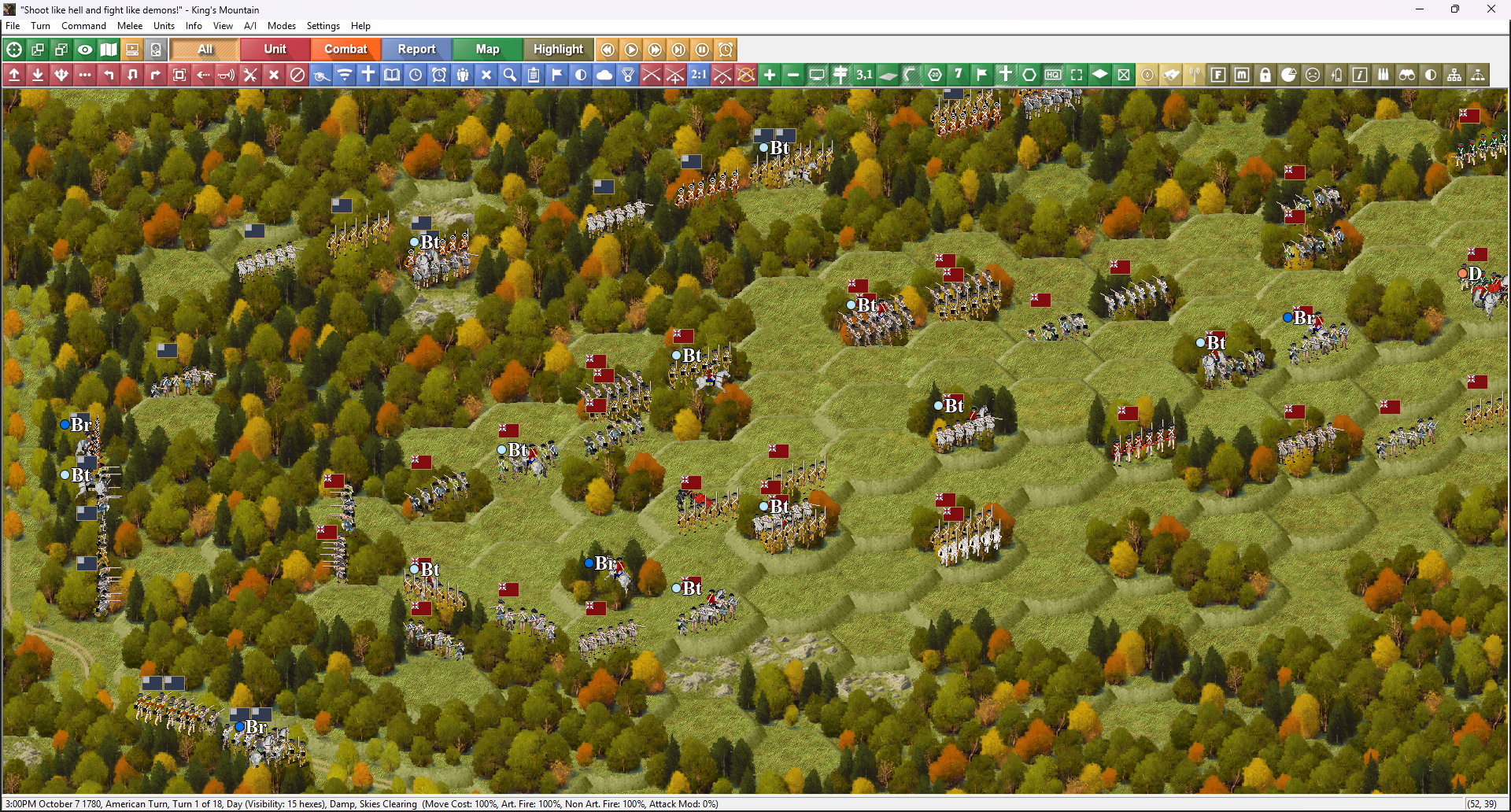Zoom in the map with the plus button
This screenshot has height=812, width=1511.
pos(770,75)
